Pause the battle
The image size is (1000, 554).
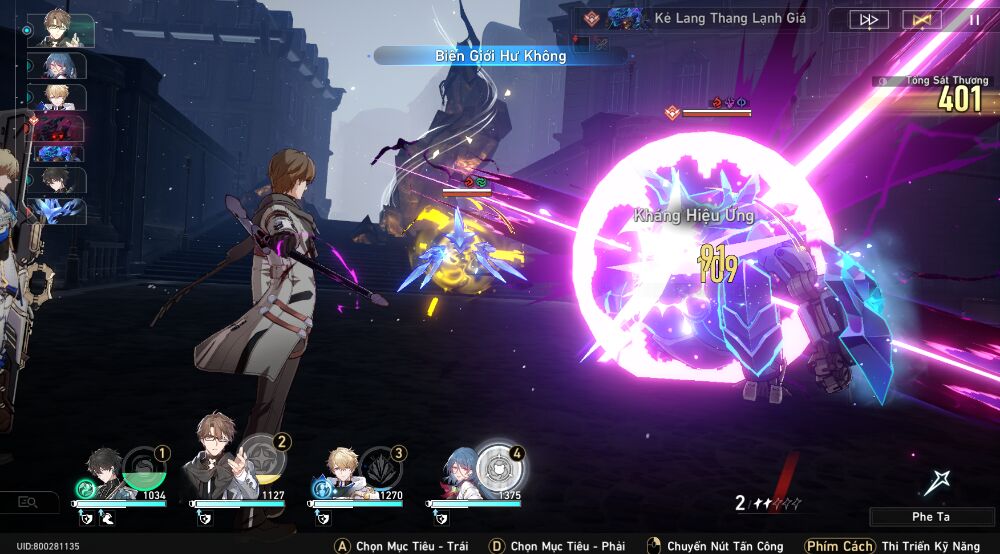pos(973,19)
